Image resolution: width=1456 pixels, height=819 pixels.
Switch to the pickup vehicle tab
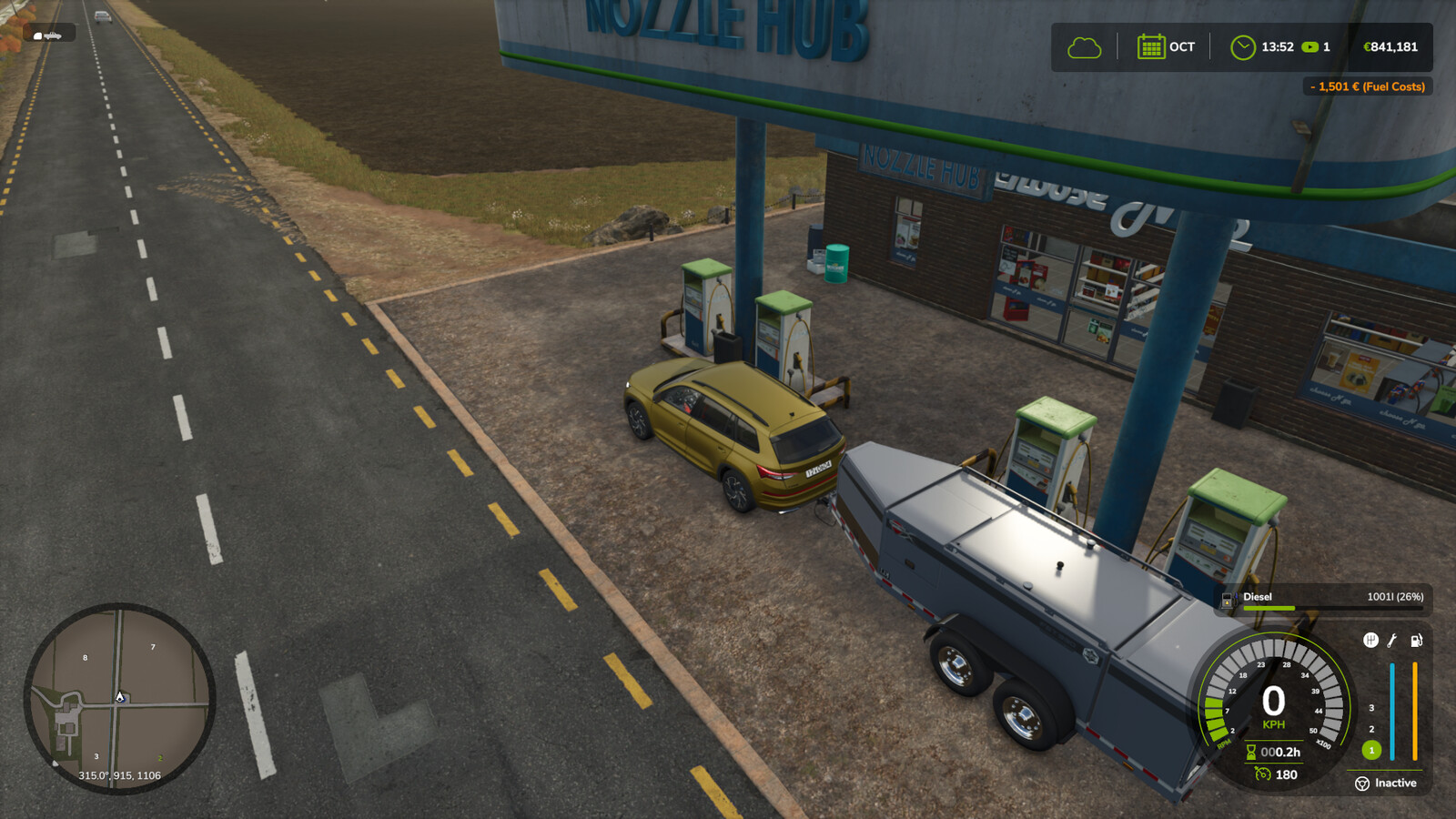[53, 35]
